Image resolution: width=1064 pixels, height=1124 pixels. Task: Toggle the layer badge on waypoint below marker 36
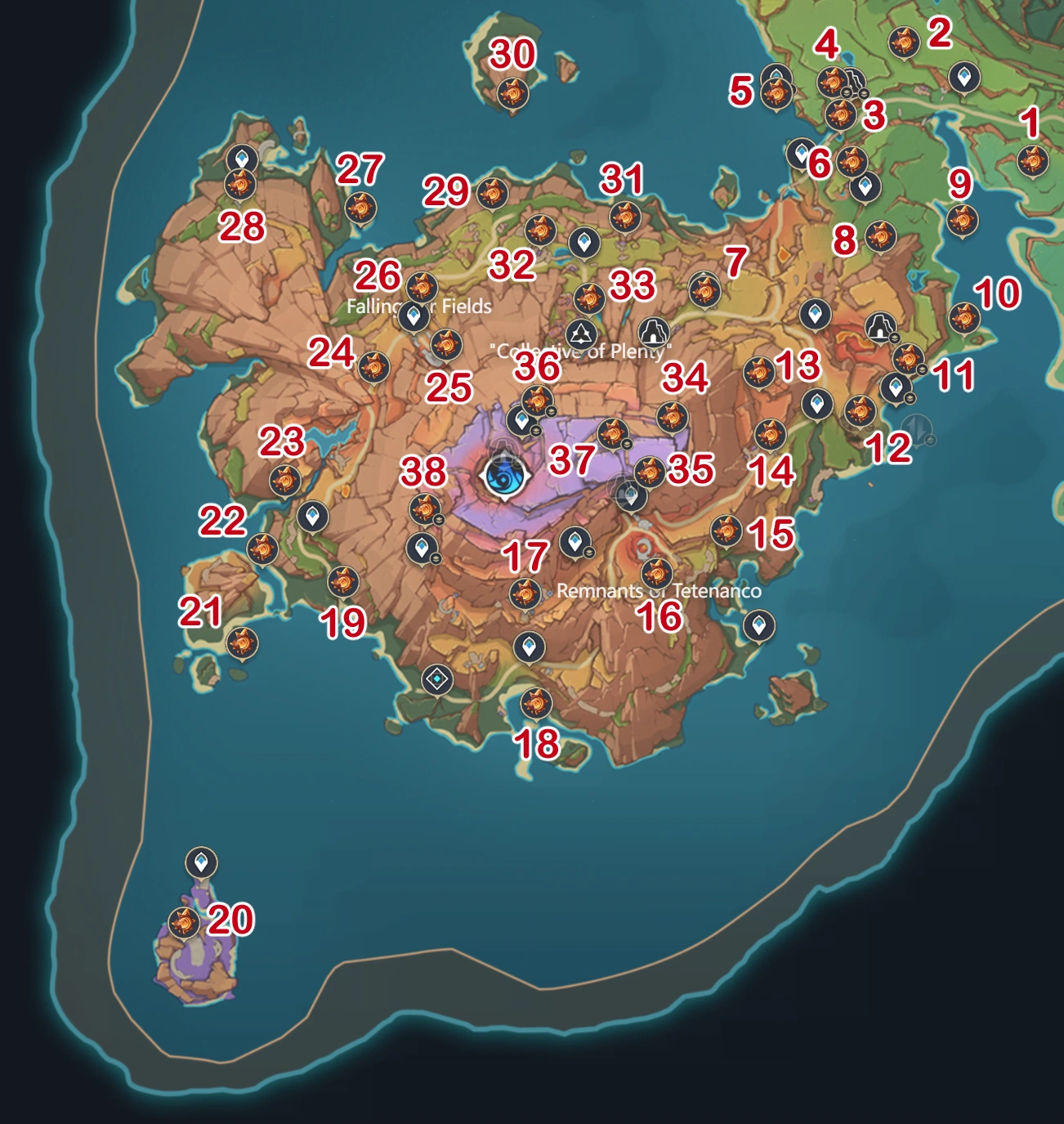[x=536, y=432]
